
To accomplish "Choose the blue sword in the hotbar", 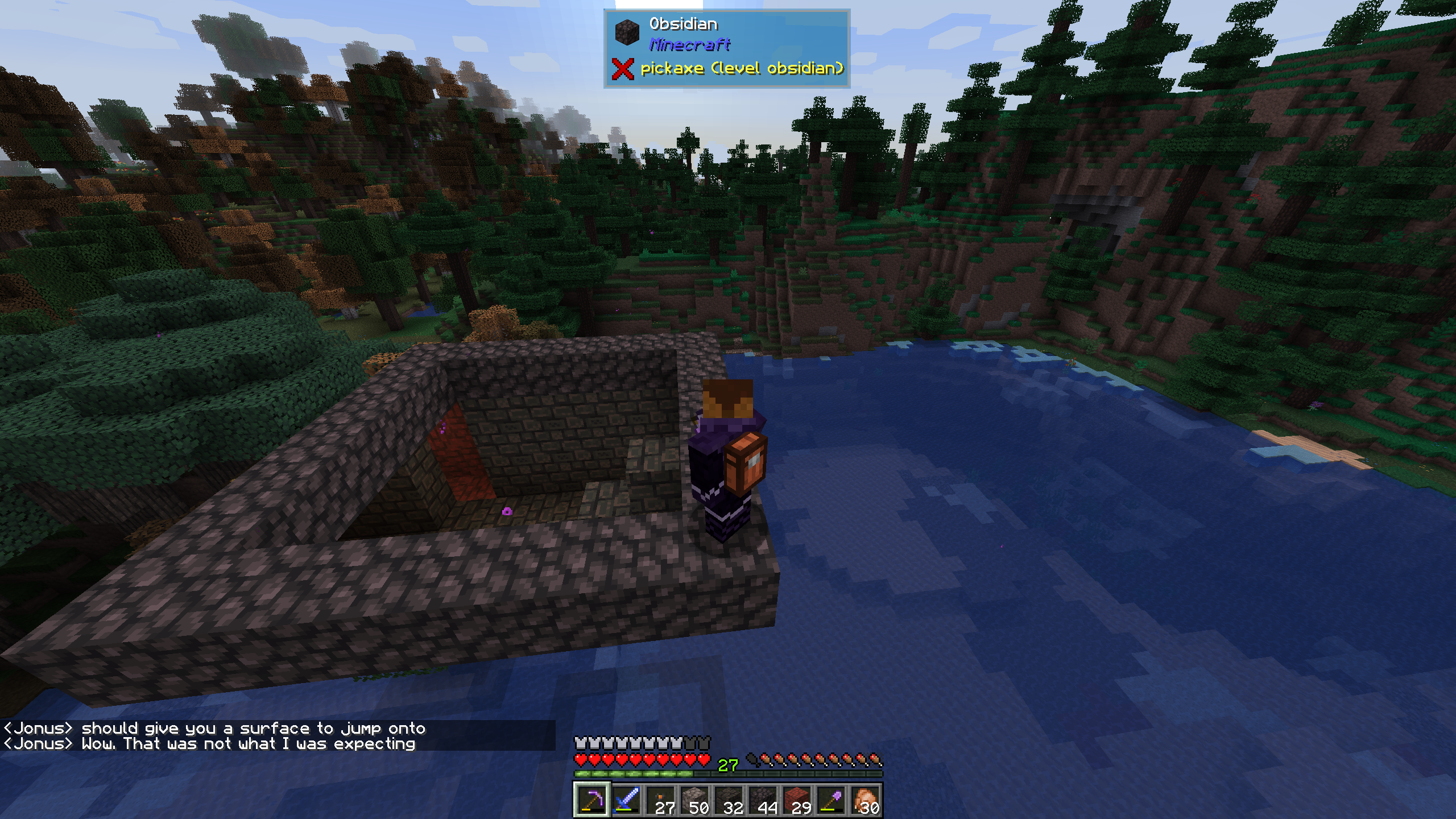I will [626, 800].
